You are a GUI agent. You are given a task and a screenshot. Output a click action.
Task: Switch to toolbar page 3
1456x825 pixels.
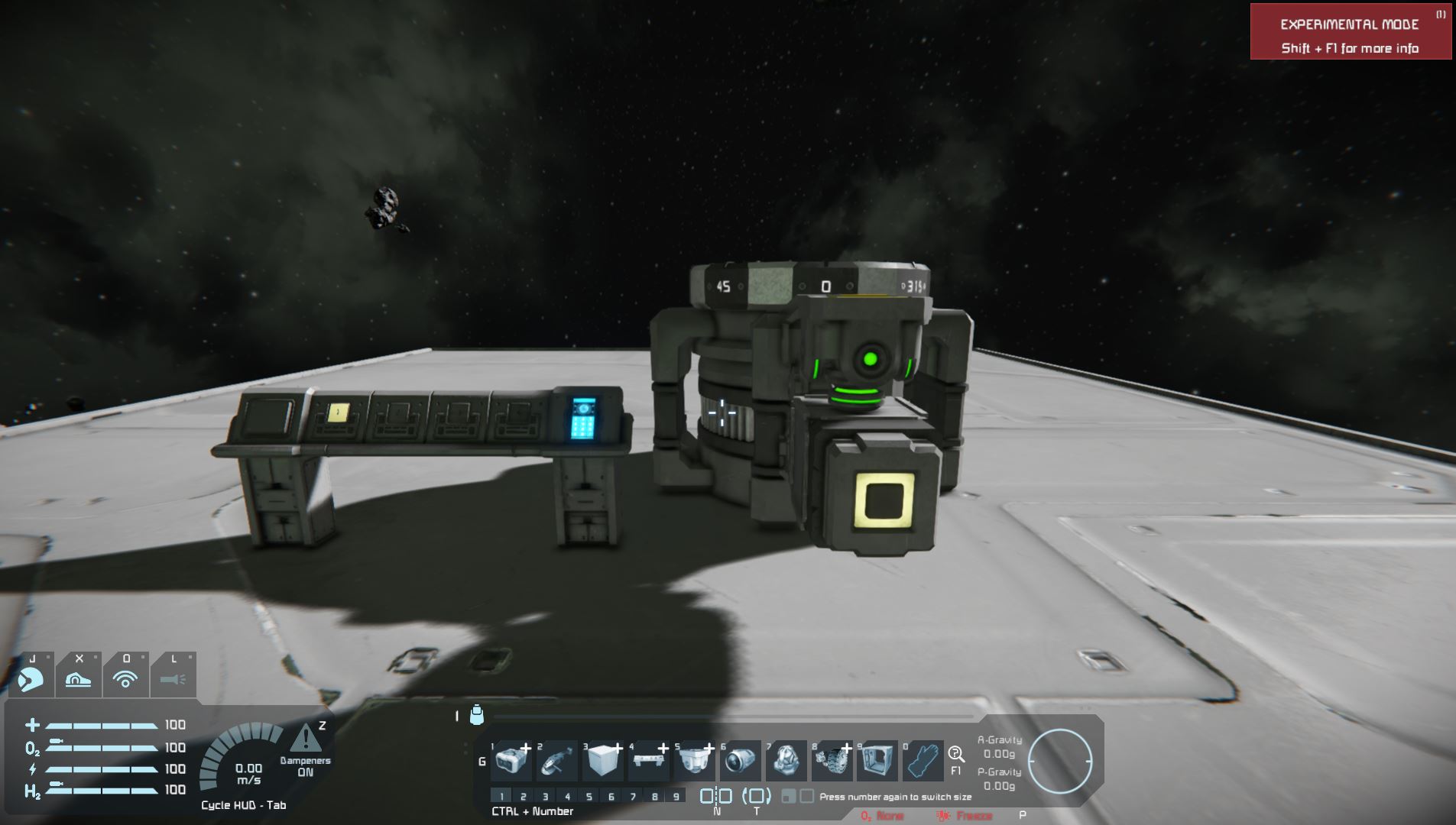pos(545,796)
